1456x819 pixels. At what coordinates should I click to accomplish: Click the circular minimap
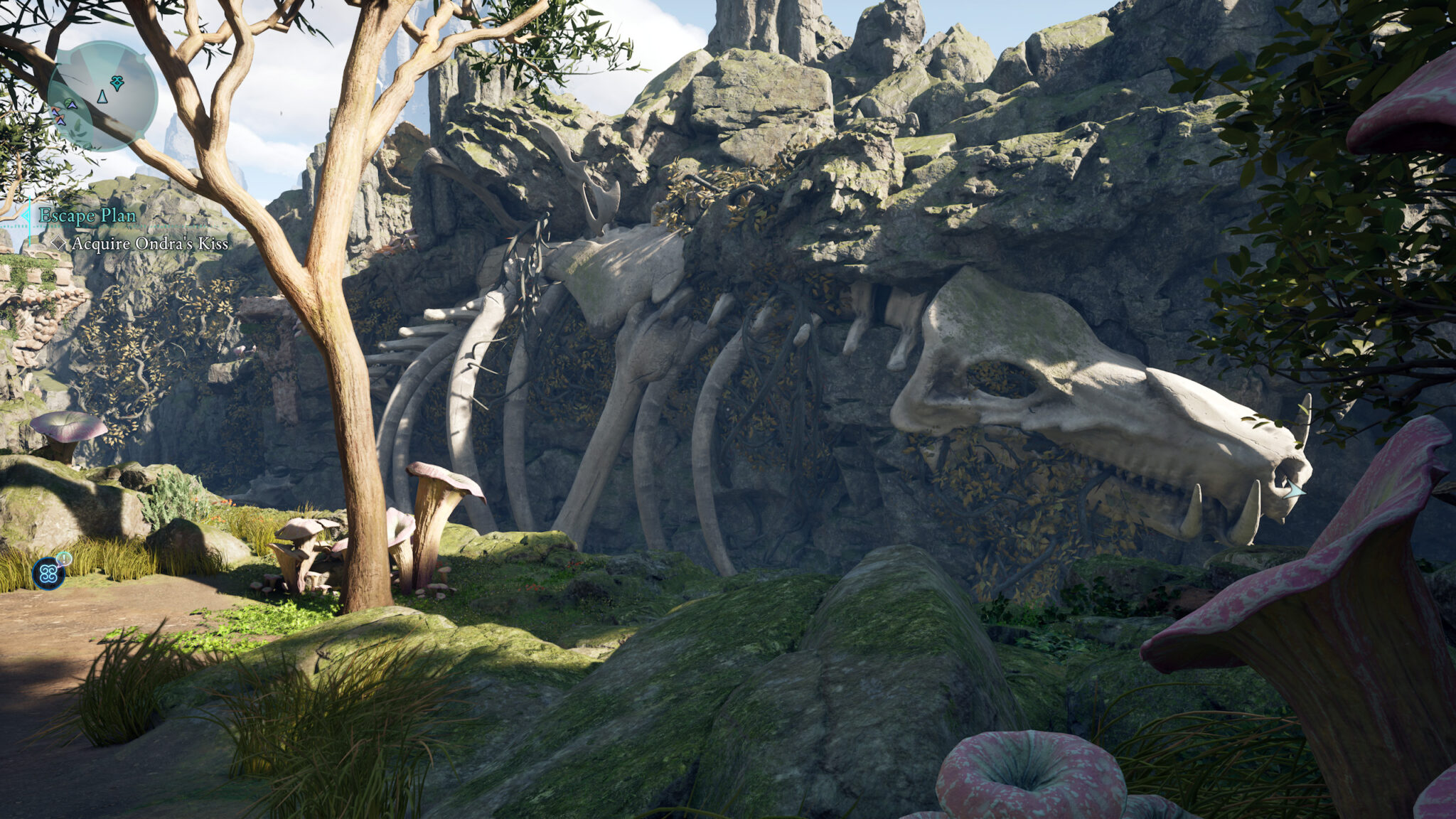tap(102, 96)
